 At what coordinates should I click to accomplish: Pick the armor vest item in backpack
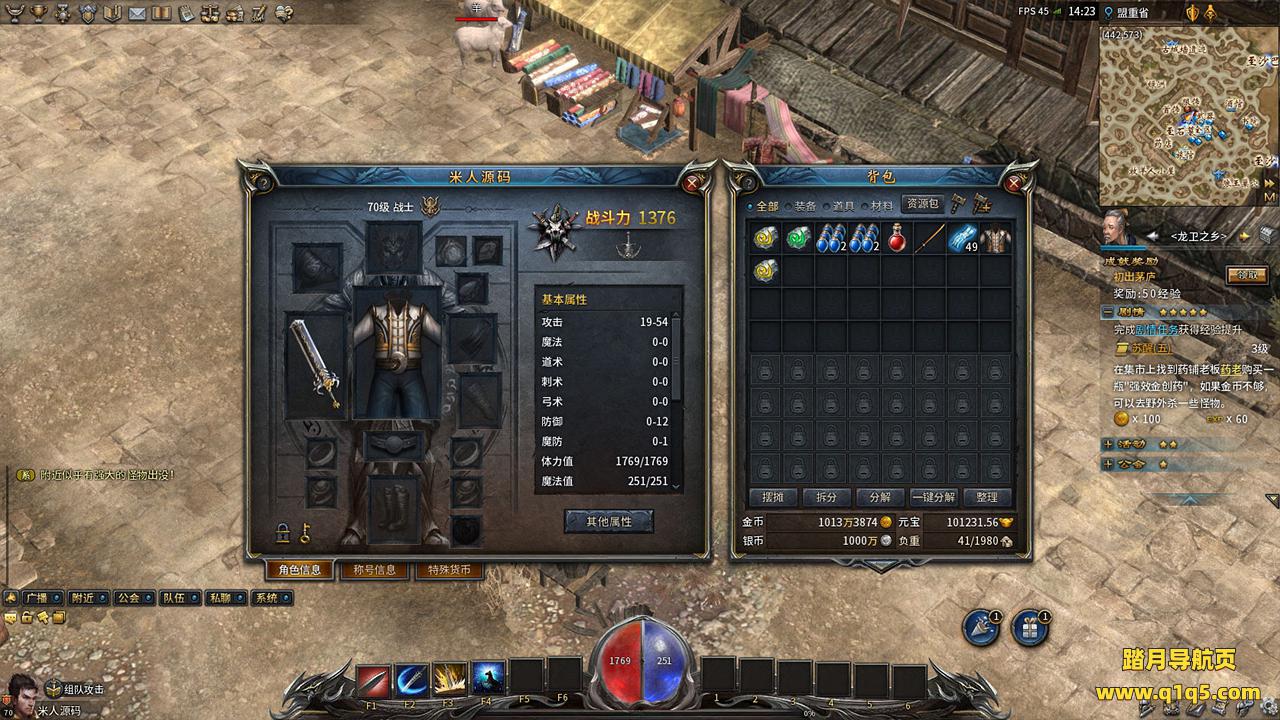point(995,239)
